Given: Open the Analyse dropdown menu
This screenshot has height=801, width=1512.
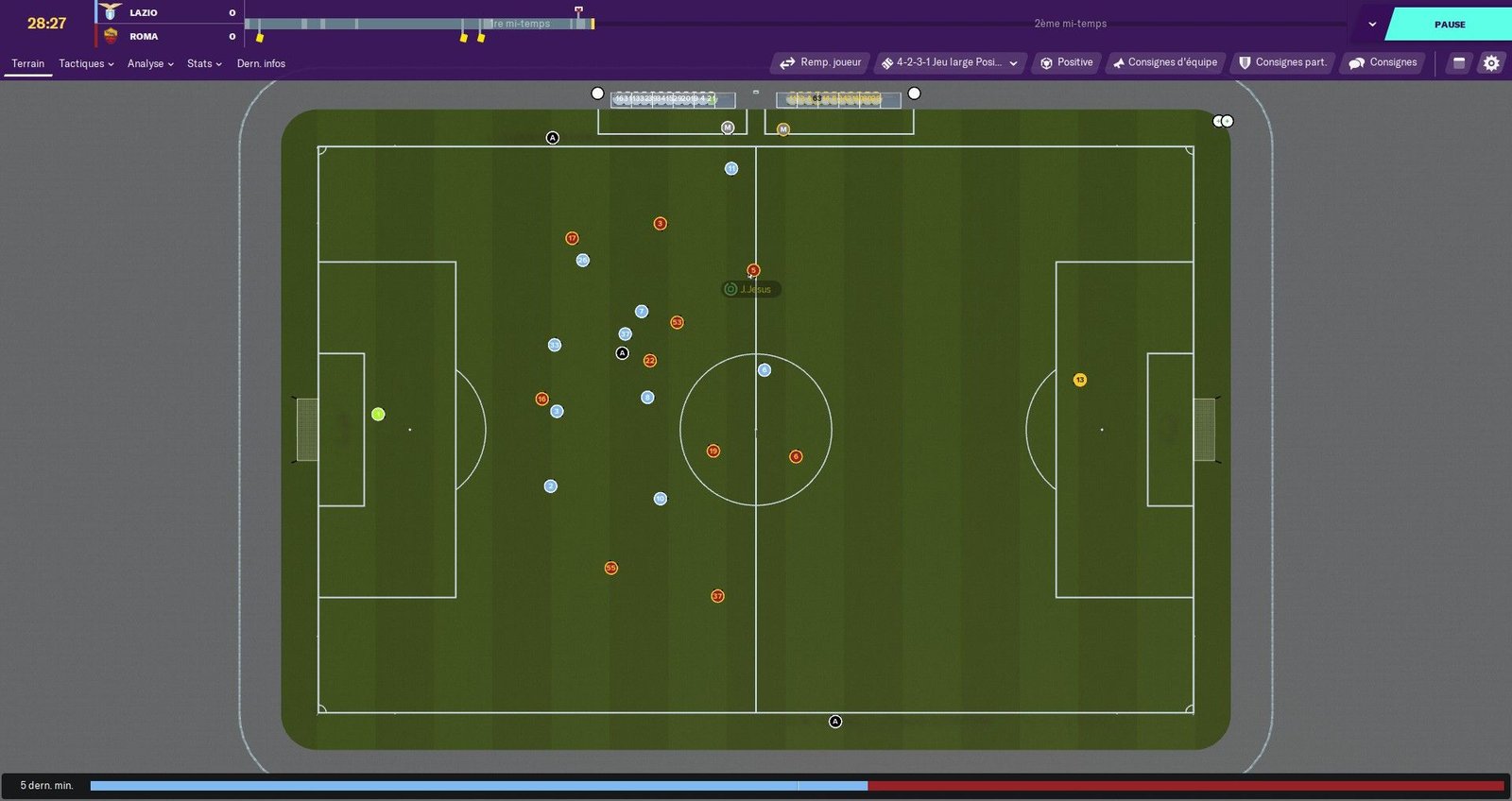Looking at the screenshot, I should [150, 63].
